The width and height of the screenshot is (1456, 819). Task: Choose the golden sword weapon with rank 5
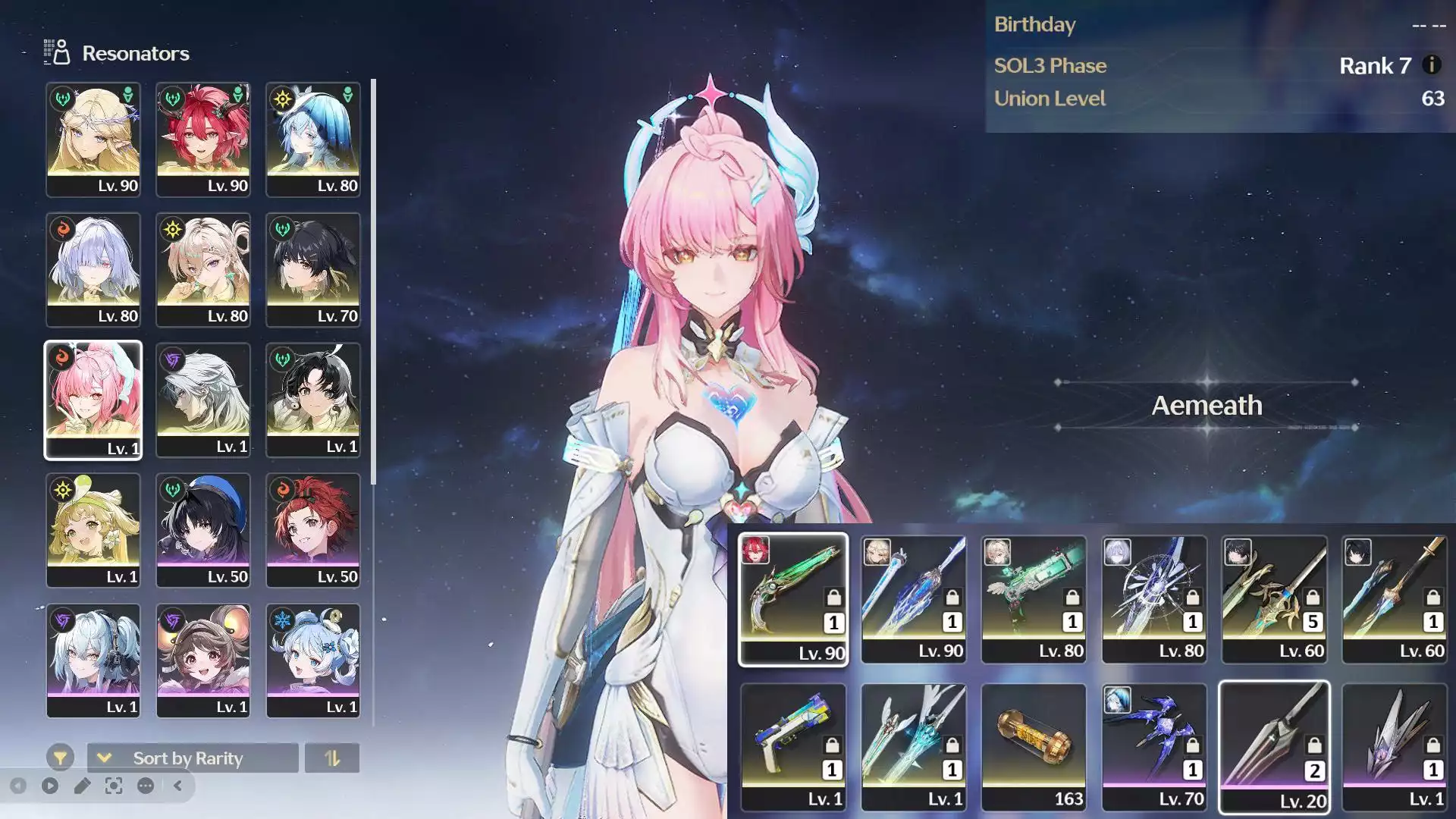click(1274, 598)
